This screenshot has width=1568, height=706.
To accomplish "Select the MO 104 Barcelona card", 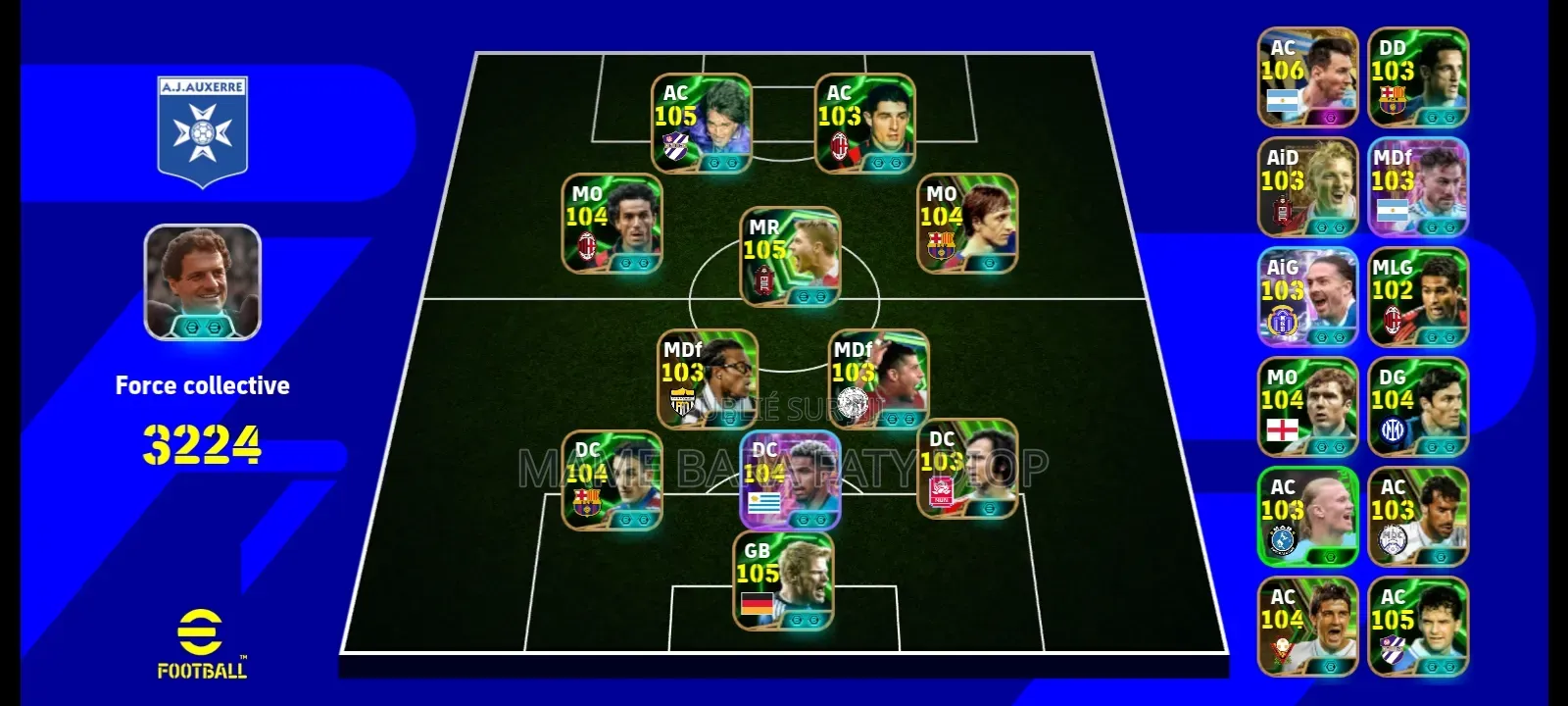I will point(967,224).
